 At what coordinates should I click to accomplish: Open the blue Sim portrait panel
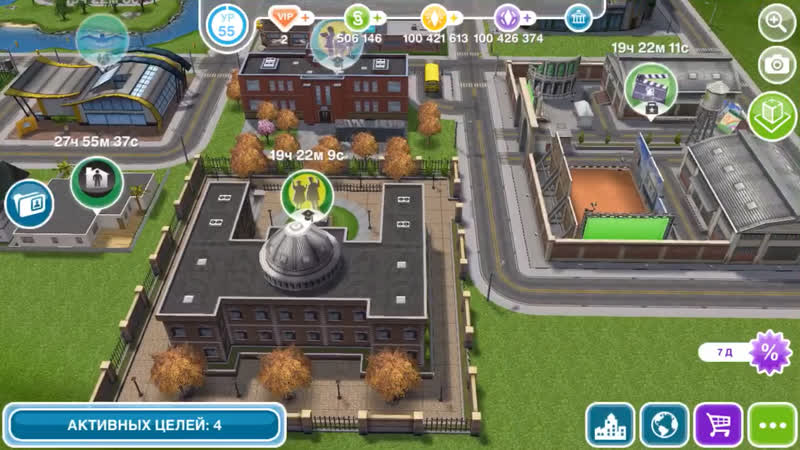point(26,203)
